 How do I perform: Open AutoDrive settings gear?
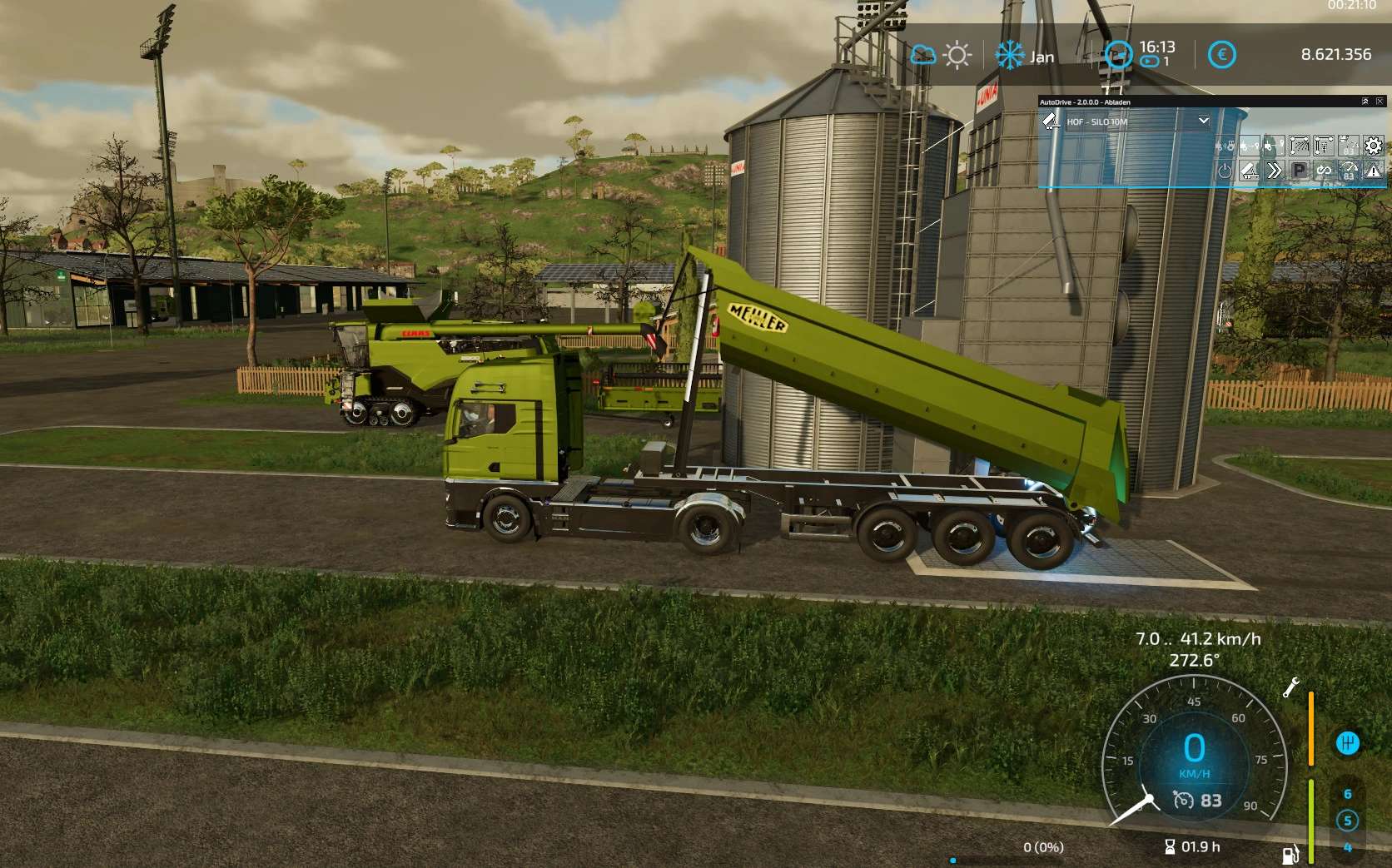(x=1373, y=146)
